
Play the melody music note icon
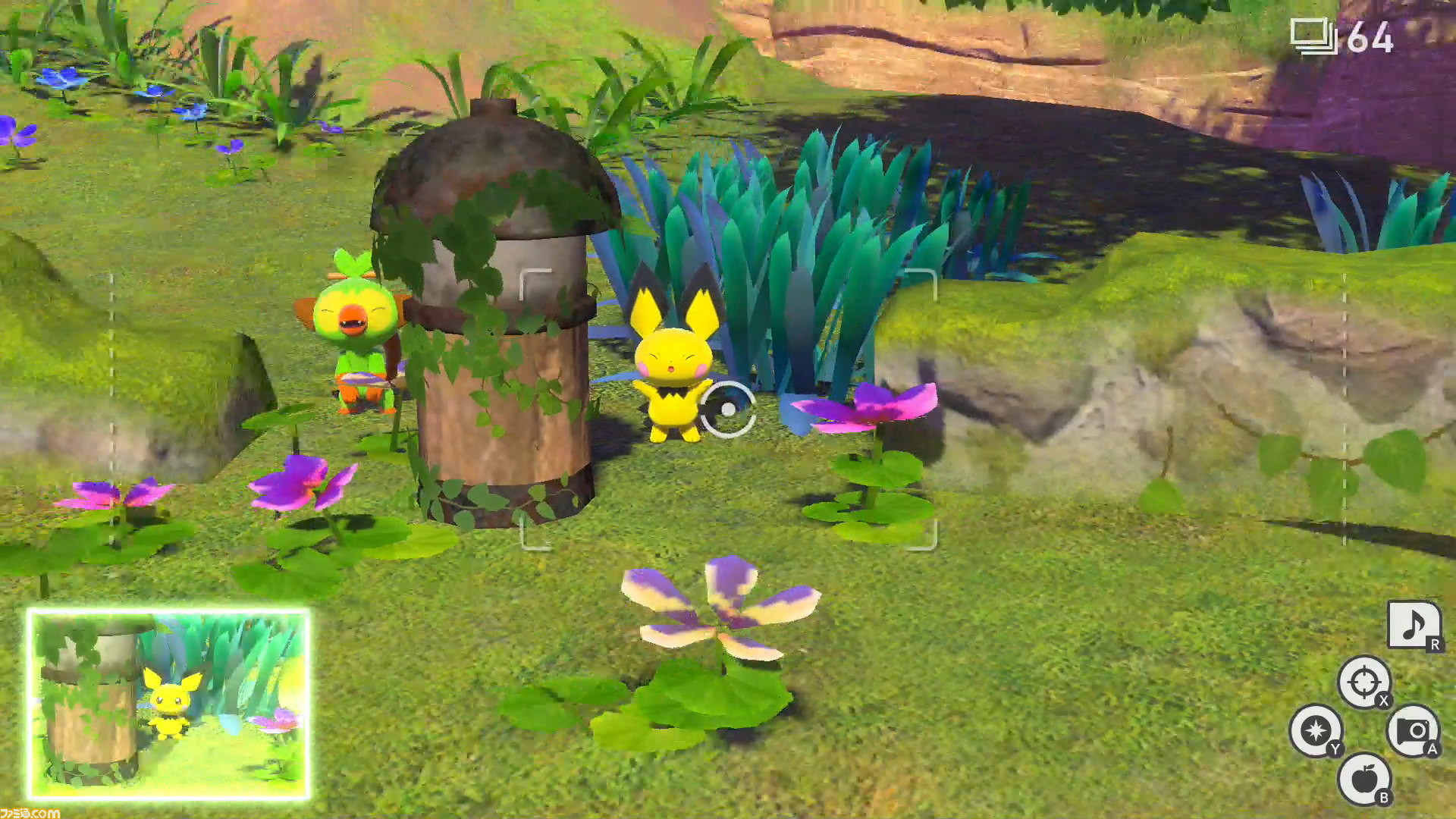(1412, 626)
